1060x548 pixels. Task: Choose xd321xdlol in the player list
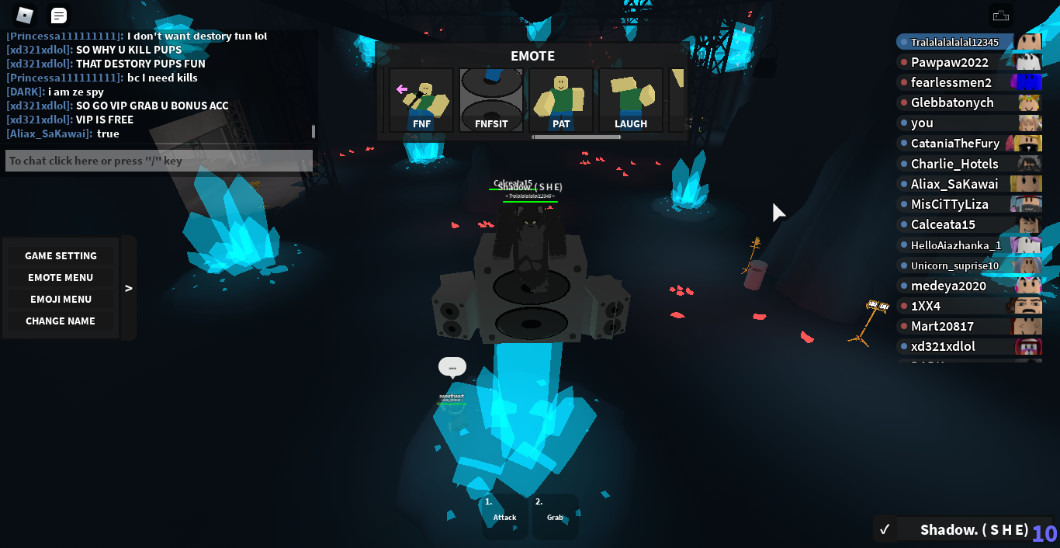click(942, 347)
